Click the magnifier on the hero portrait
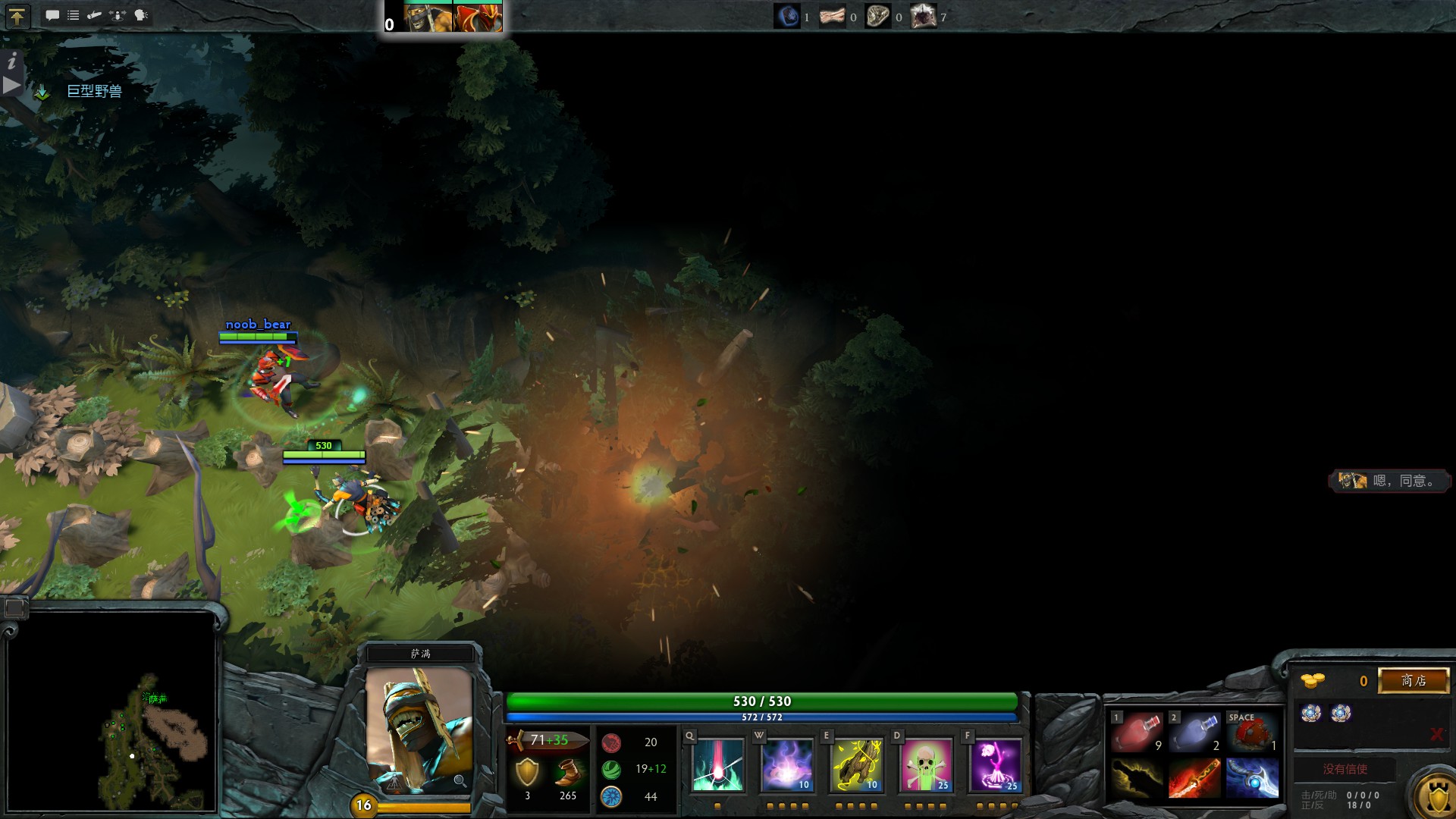 [x=460, y=780]
